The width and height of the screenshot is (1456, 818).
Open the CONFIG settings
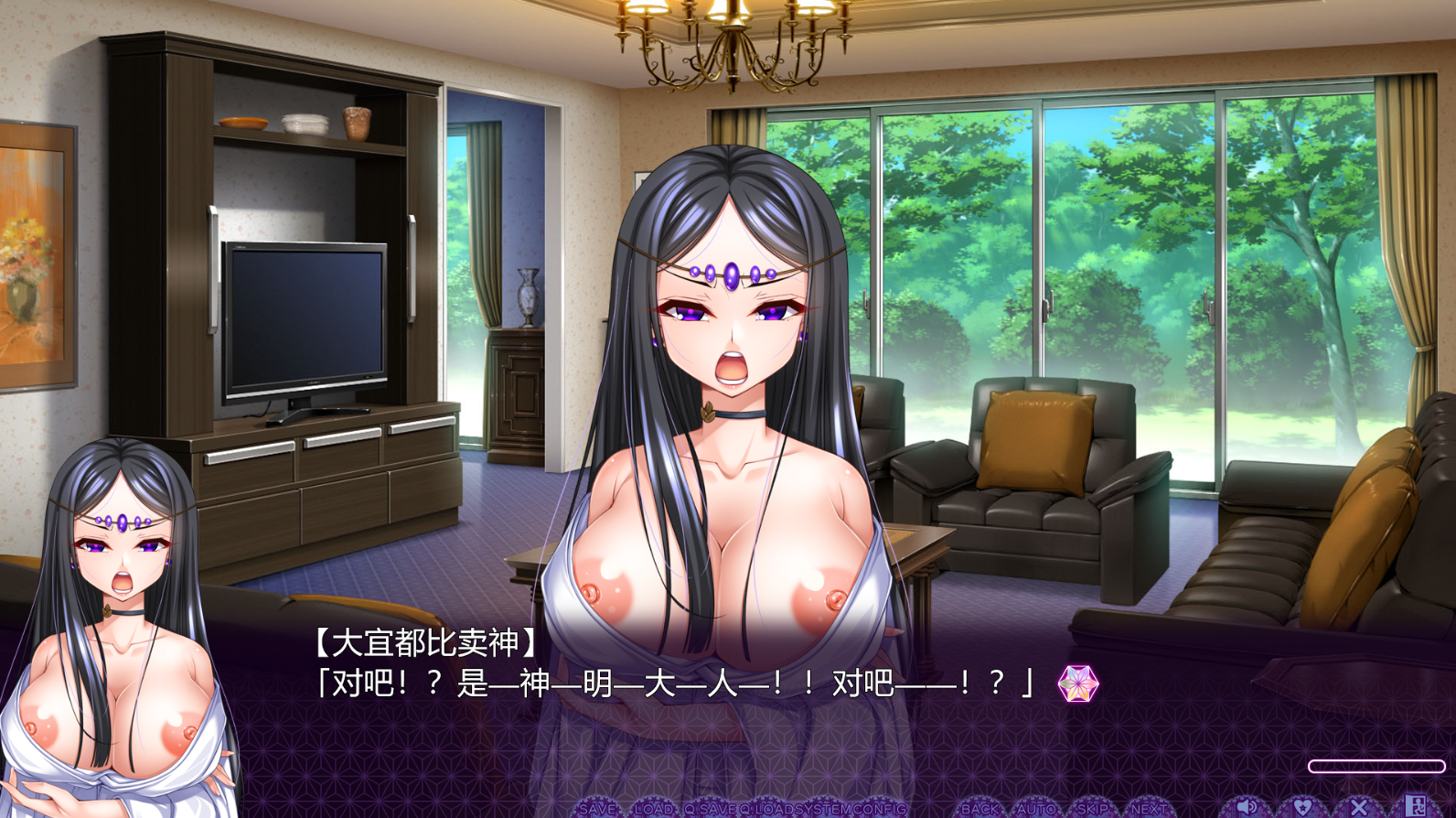click(879, 809)
